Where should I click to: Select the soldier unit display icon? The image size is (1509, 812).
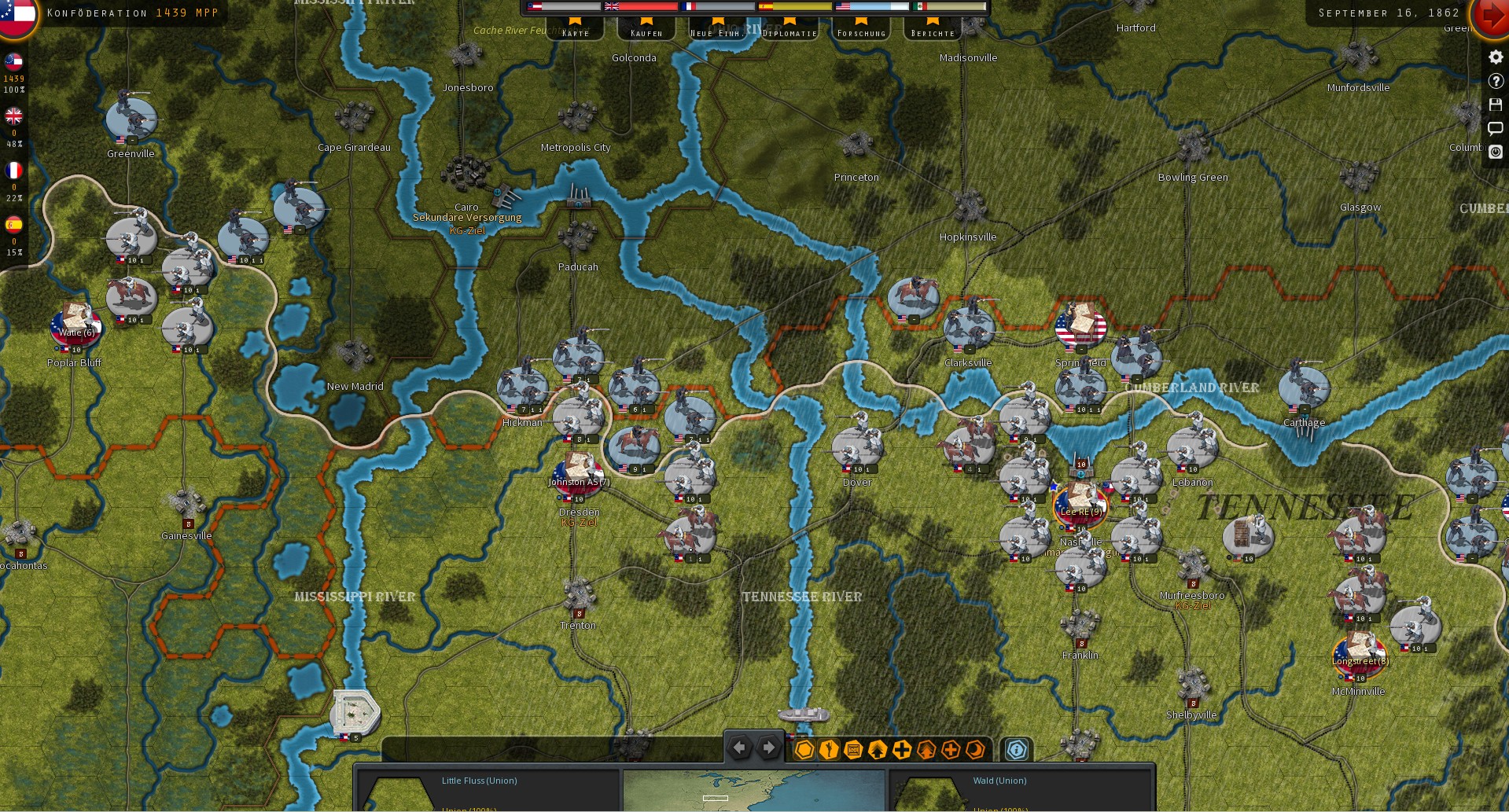pyautogui.click(x=828, y=749)
